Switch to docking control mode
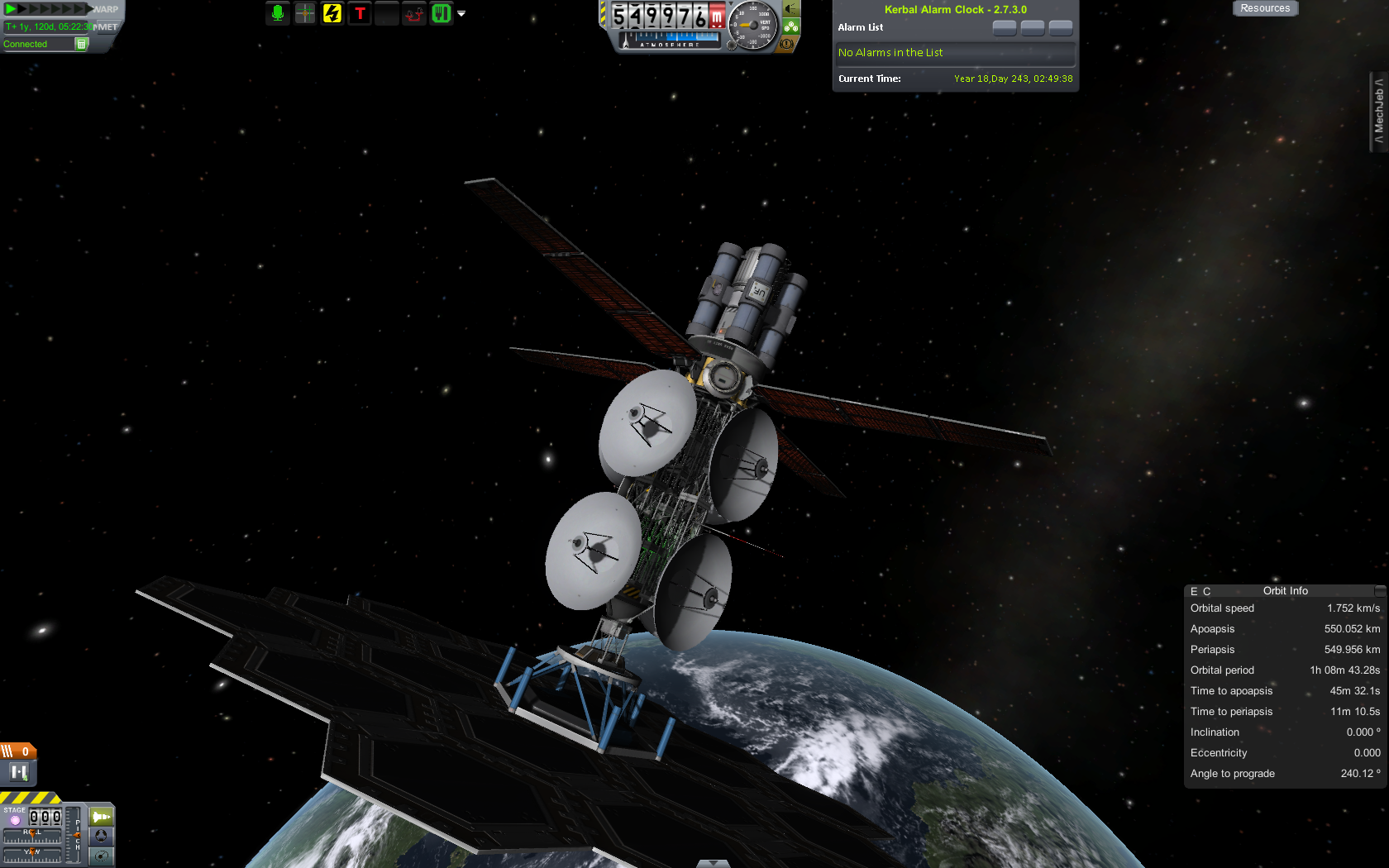 (x=101, y=836)
